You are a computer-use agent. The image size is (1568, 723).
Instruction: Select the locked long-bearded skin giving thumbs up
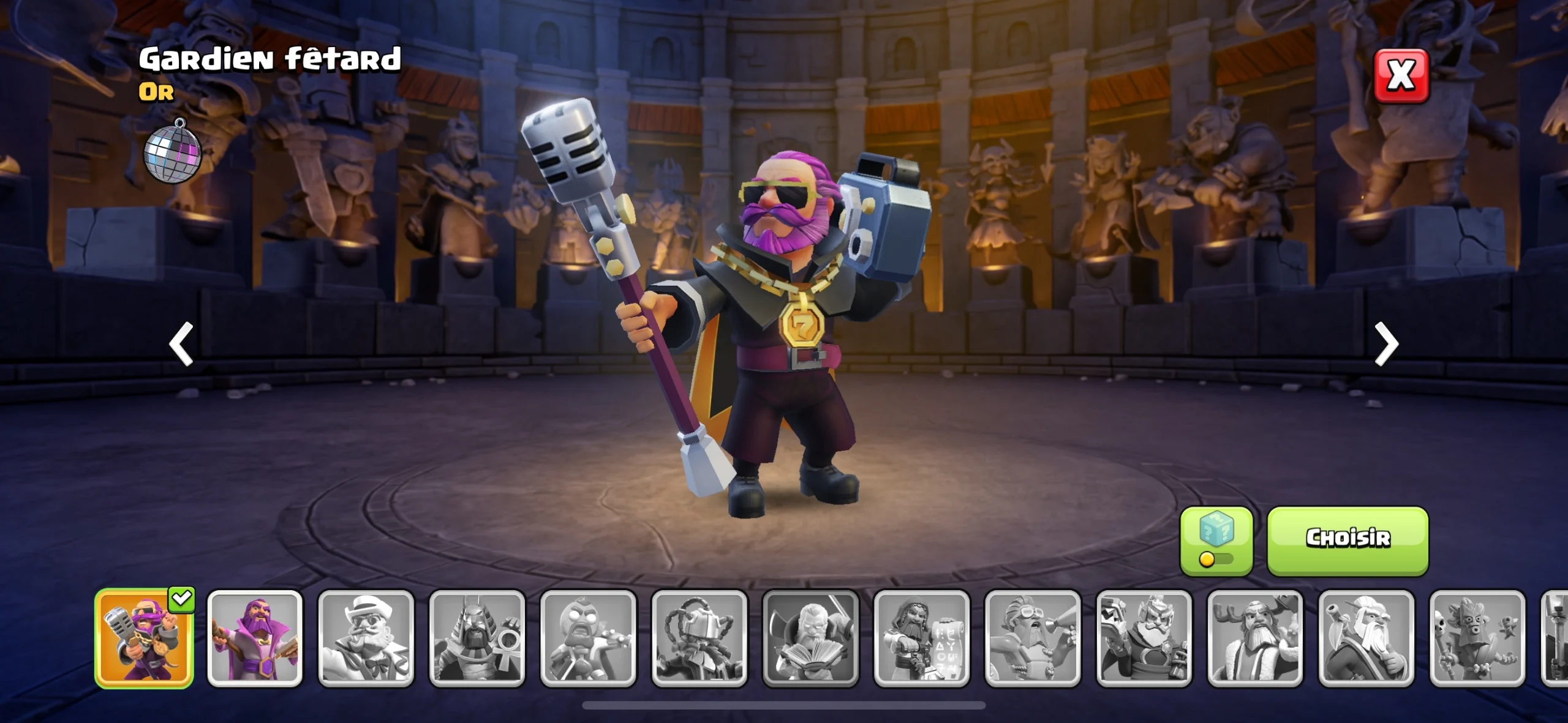coord(1366,639)
